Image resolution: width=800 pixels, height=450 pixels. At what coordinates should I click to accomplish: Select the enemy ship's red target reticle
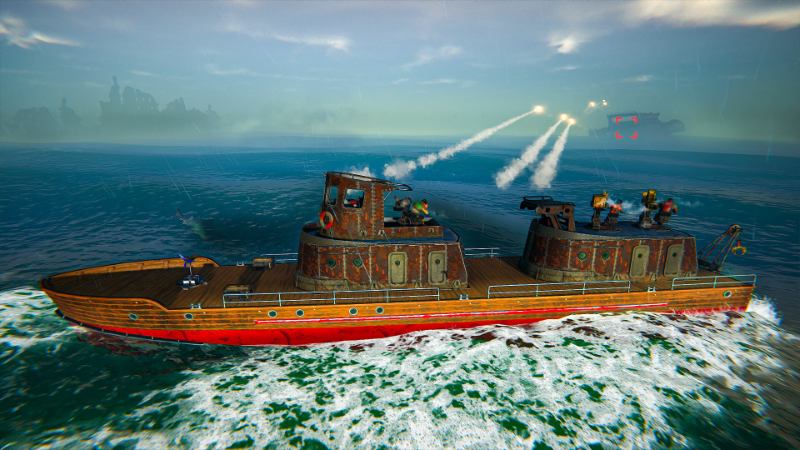pos(626,127)
